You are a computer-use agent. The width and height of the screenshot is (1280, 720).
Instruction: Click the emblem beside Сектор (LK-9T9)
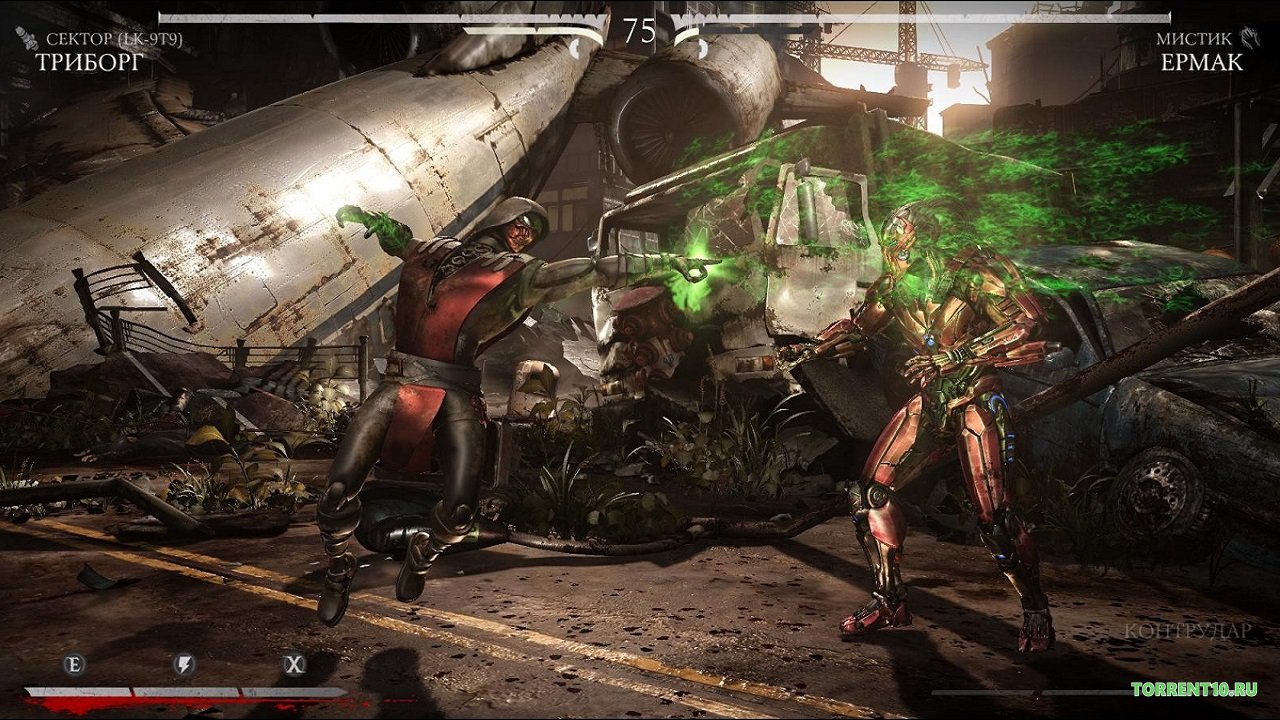tap(26, 39)
